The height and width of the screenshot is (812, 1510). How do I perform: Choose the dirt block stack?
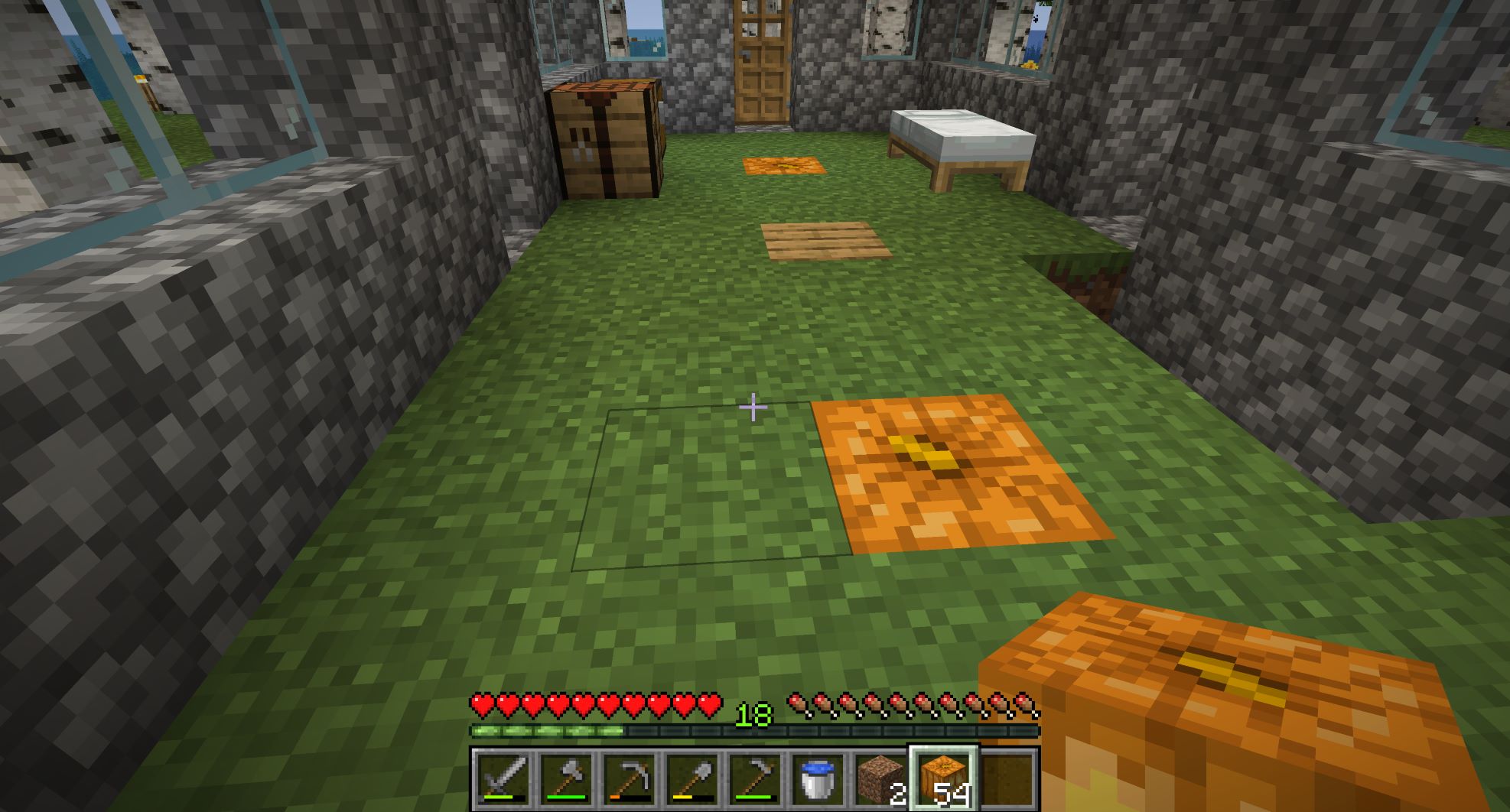click(880, 778)
